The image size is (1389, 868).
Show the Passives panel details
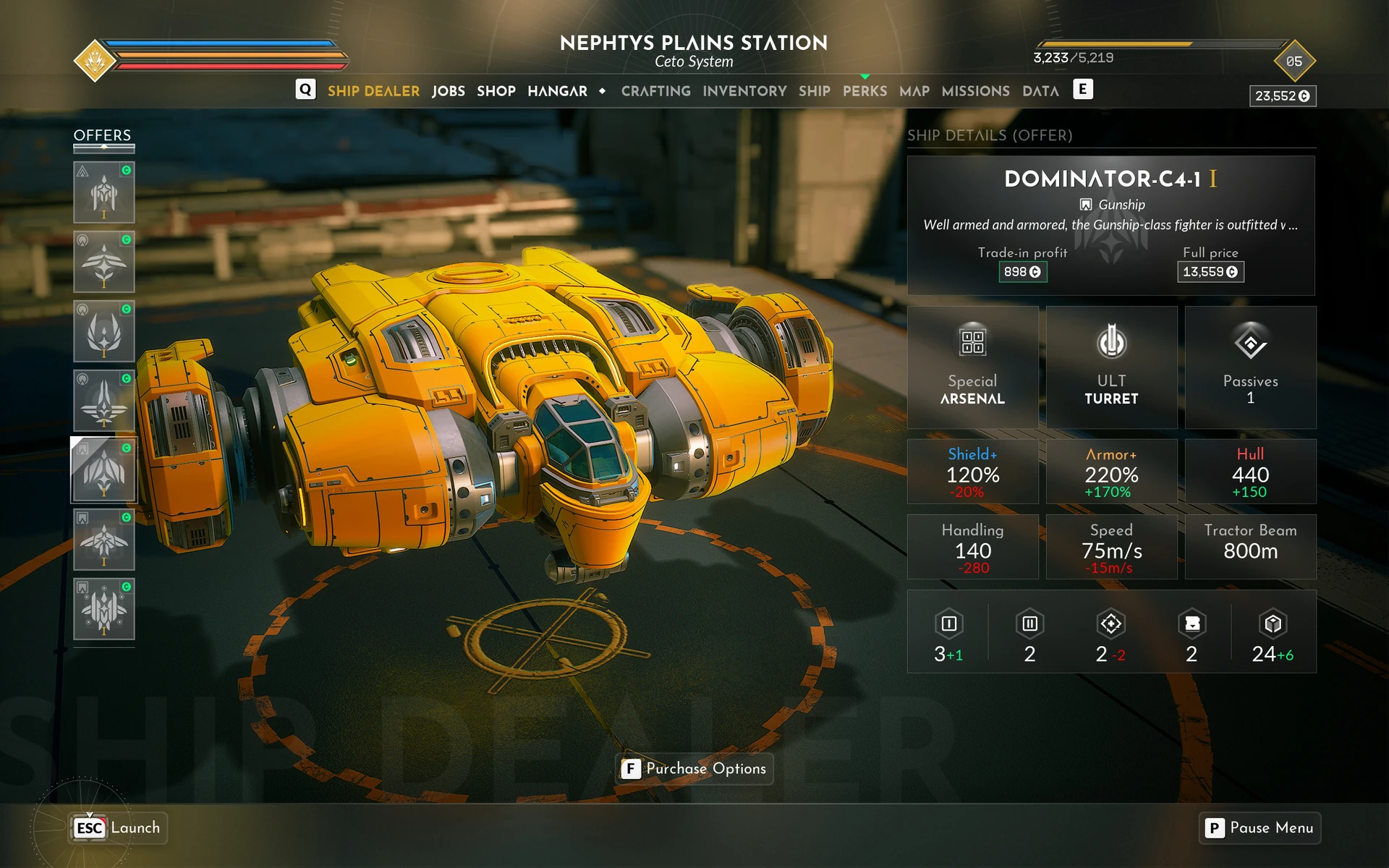click(x=1250, y=367)
